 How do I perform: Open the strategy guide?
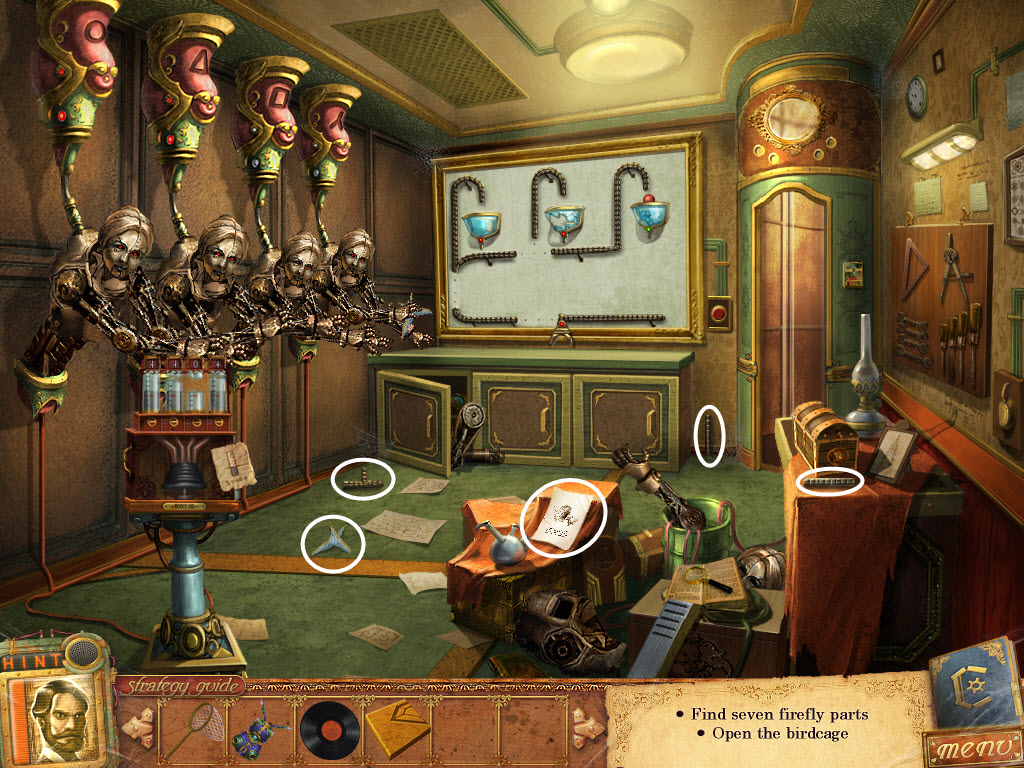click(x=182, y=686)
